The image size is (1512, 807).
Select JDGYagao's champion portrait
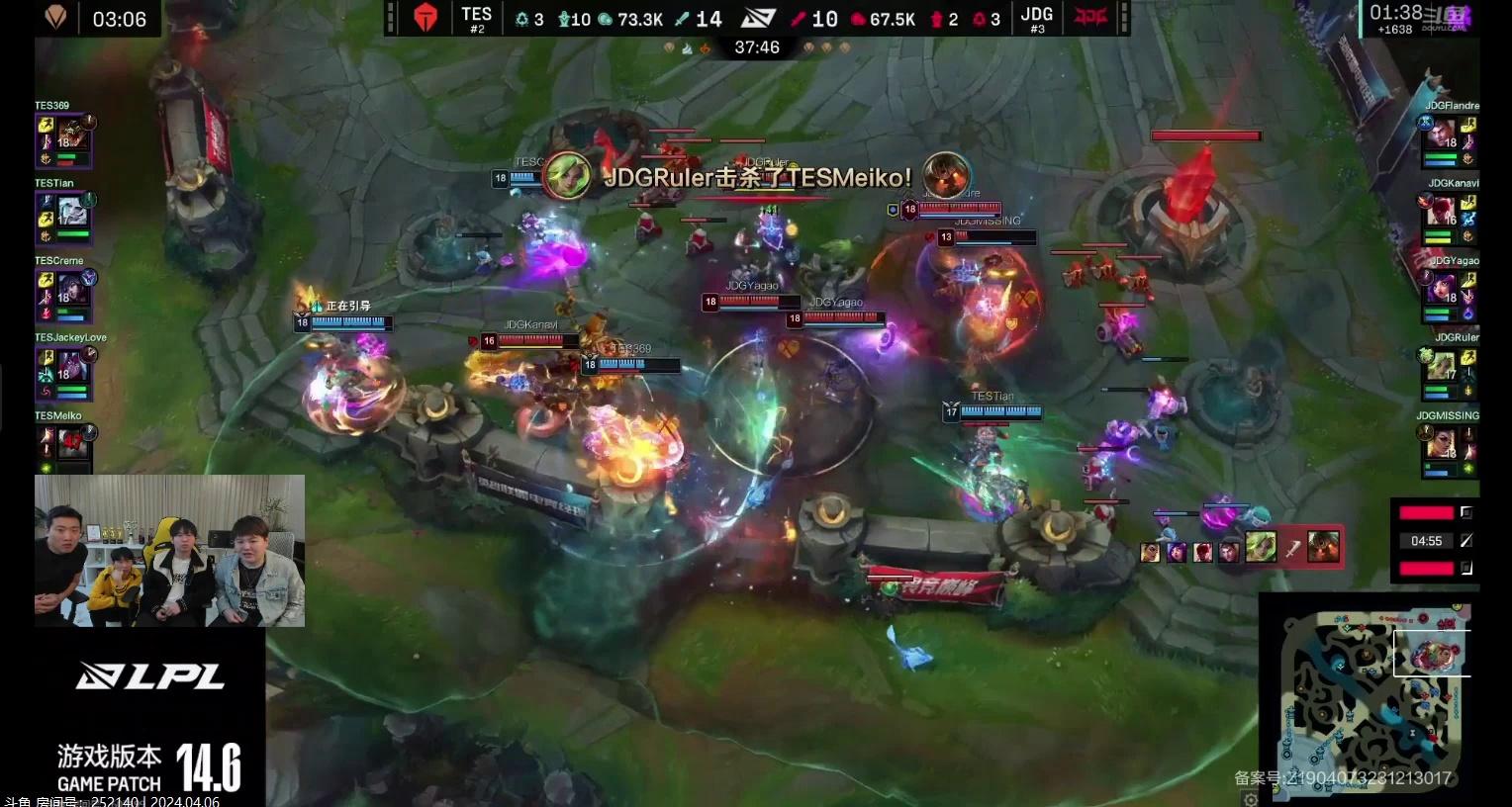tap(1441, 291)
